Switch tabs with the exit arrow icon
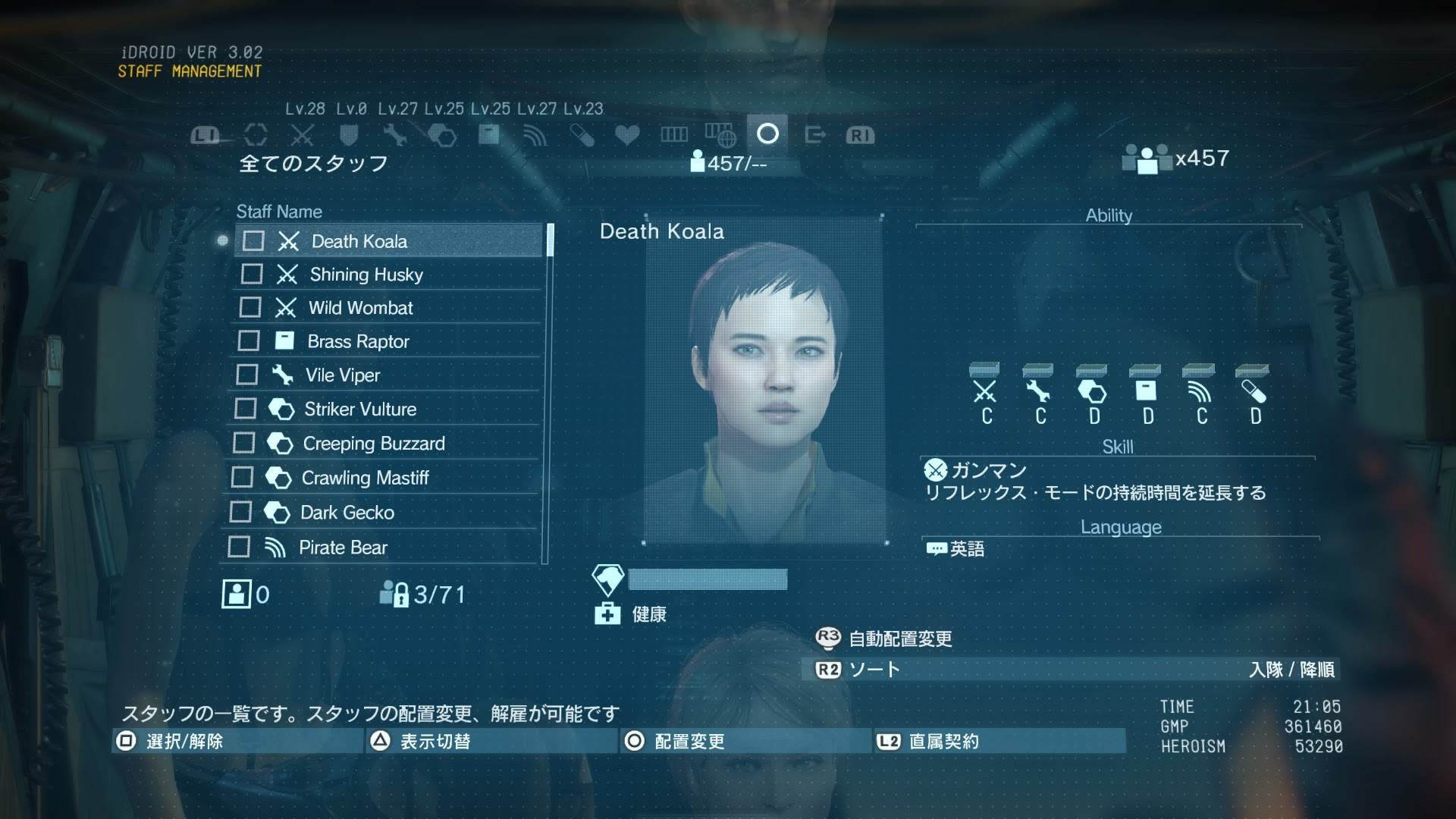Image resolution: width=1456 pixels, height=819 pixels. click(x=815, y=134)
